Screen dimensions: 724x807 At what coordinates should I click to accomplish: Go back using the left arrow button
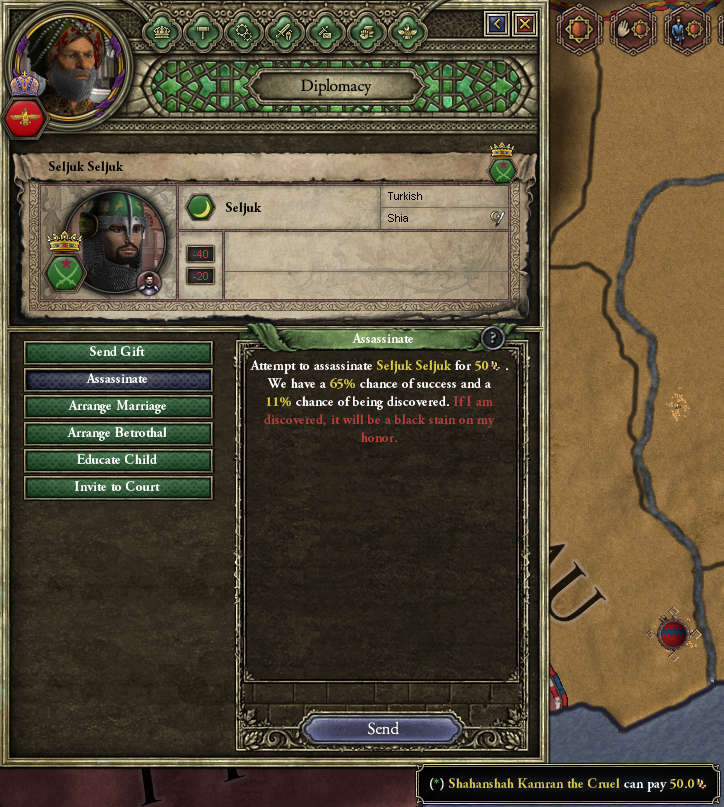tap(496, 24)
